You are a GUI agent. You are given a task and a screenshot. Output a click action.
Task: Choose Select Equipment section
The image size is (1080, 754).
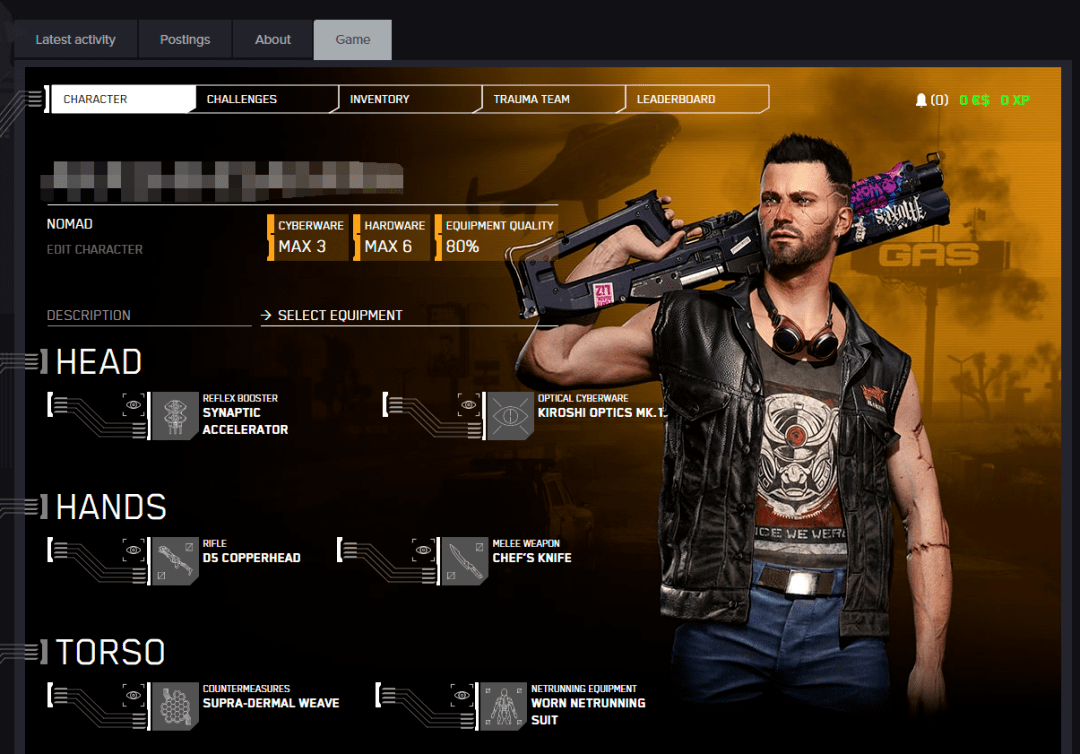click(340, 315)
